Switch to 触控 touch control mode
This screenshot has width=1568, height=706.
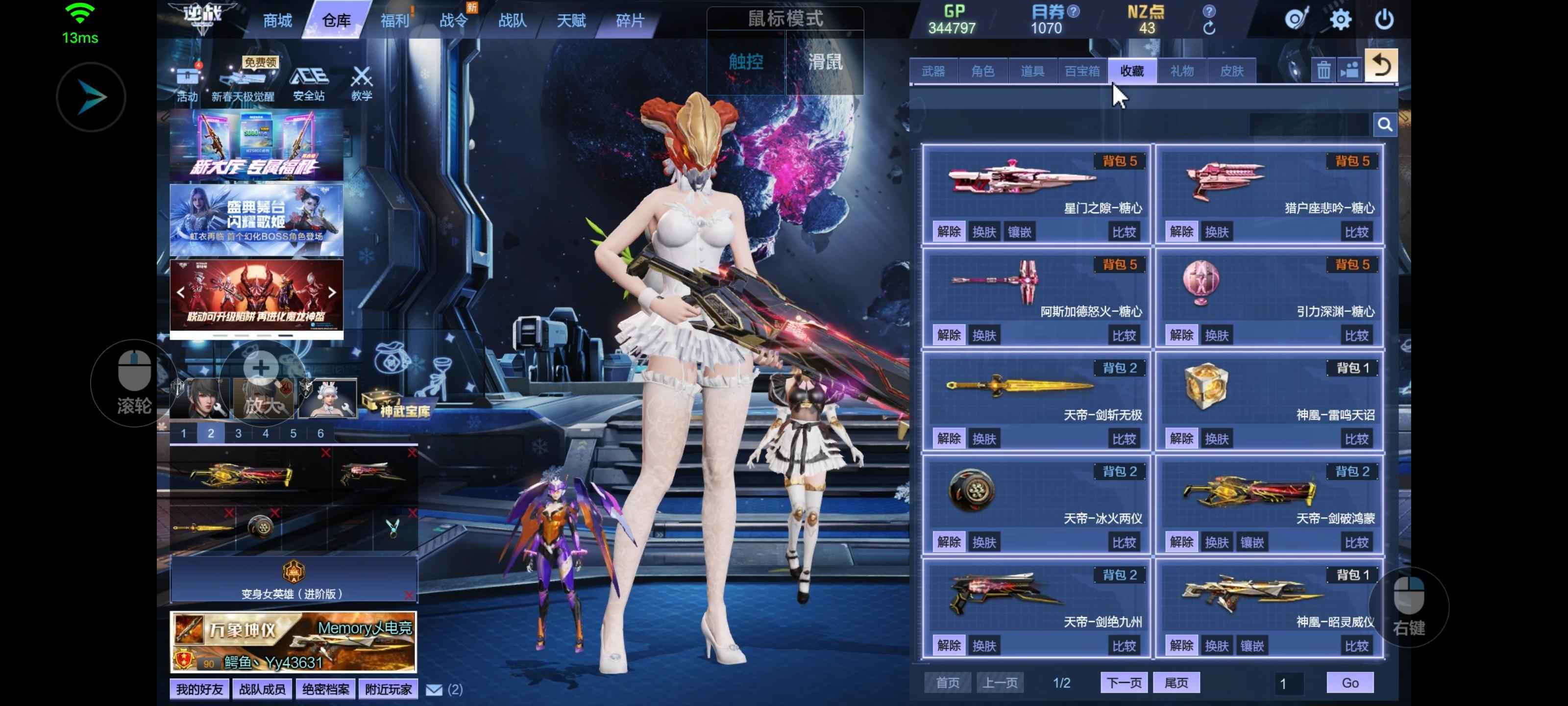click(746, 62)
